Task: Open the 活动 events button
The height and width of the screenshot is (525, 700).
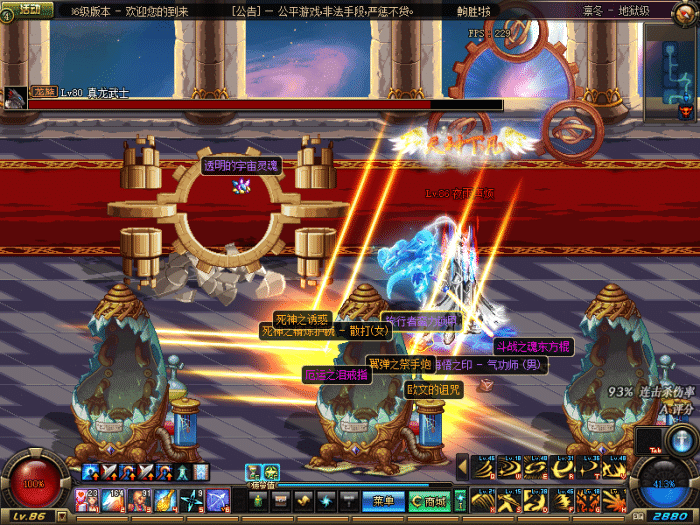Action: click(29, 10)
